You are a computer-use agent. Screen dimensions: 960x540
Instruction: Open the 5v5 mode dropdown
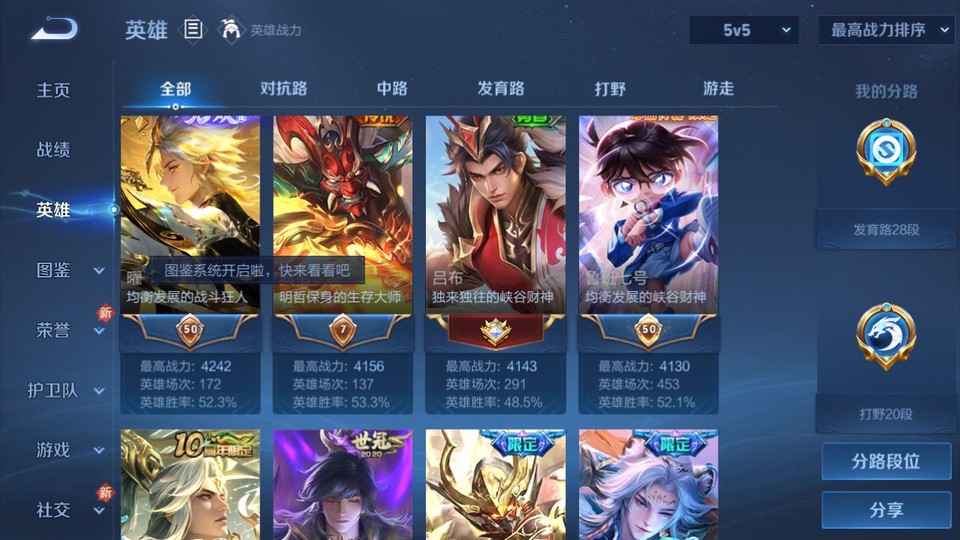(743, 31)
